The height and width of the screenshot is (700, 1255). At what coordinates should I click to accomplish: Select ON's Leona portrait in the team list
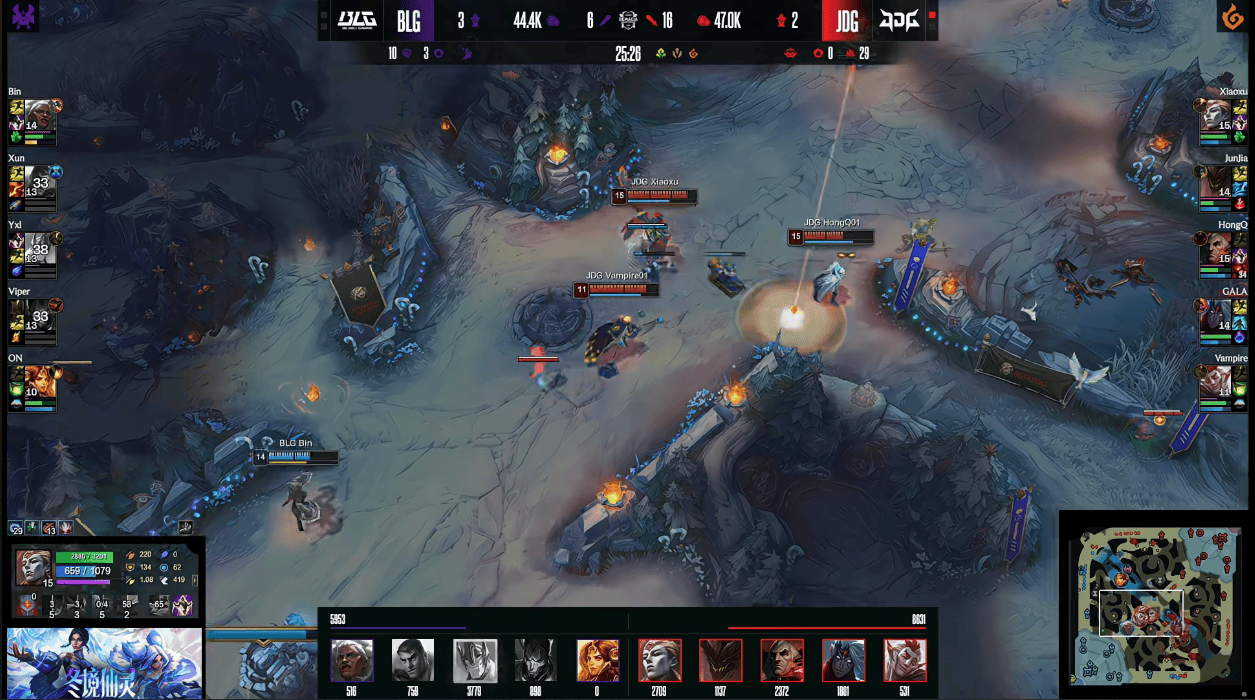(38, 379)
